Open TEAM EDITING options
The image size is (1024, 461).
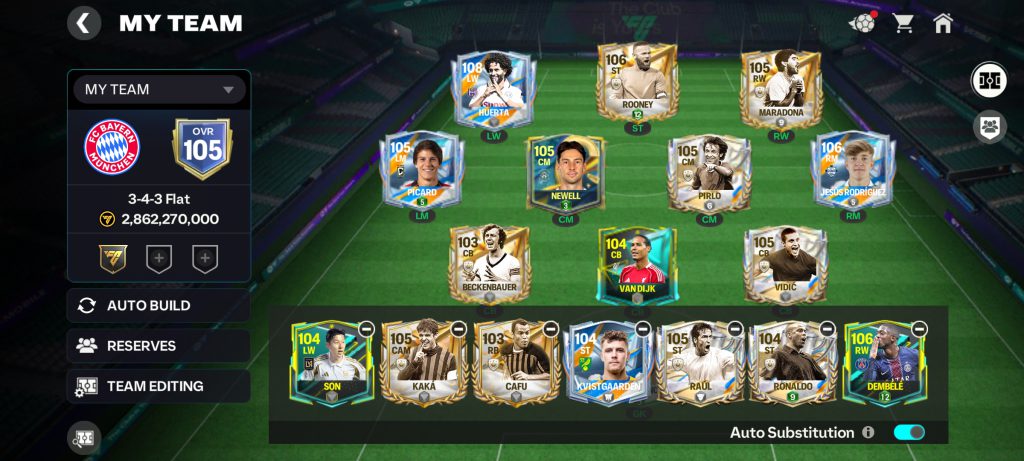tap(159, 386)
